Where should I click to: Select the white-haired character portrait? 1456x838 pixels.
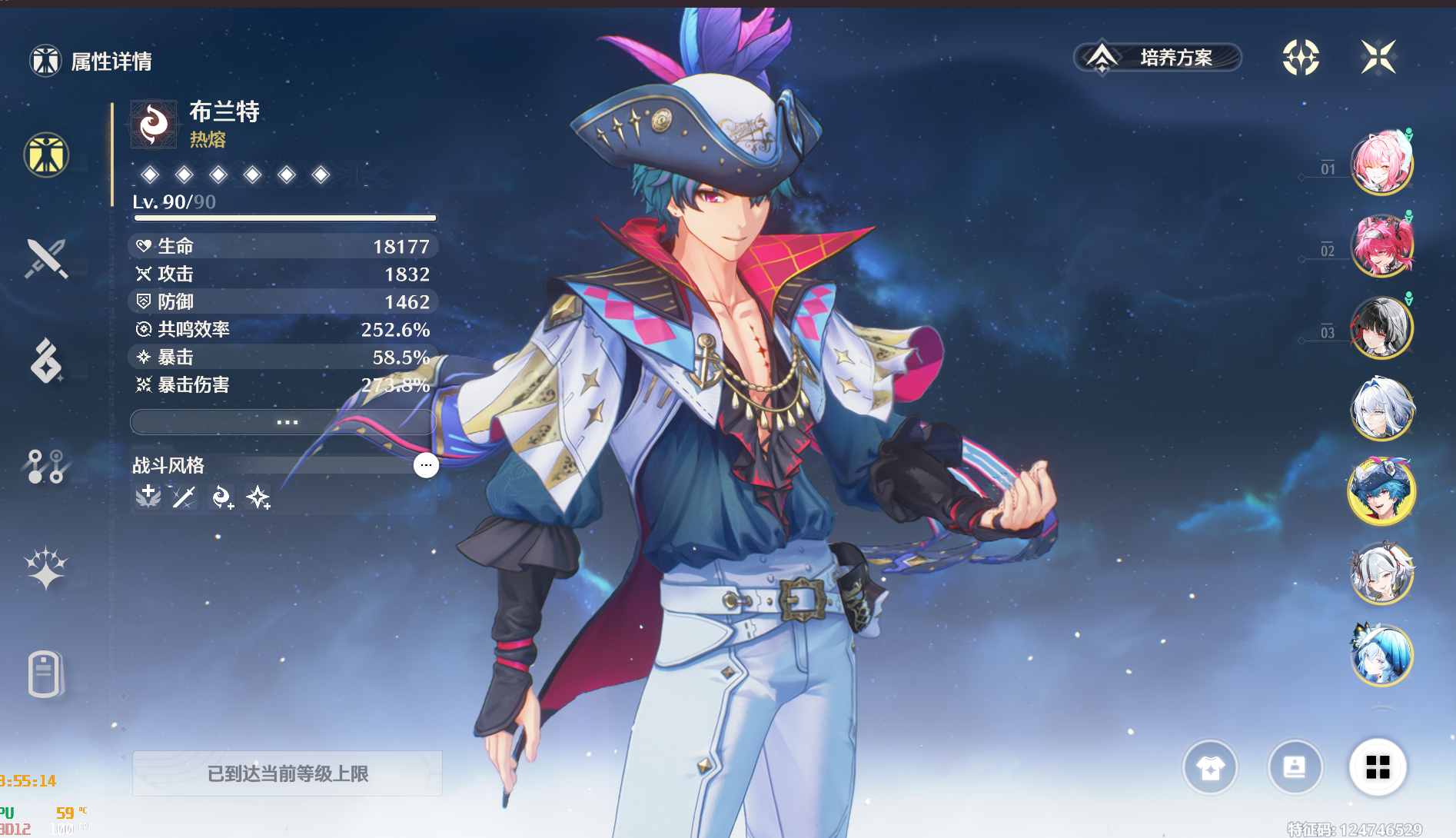click(1381, 409)
